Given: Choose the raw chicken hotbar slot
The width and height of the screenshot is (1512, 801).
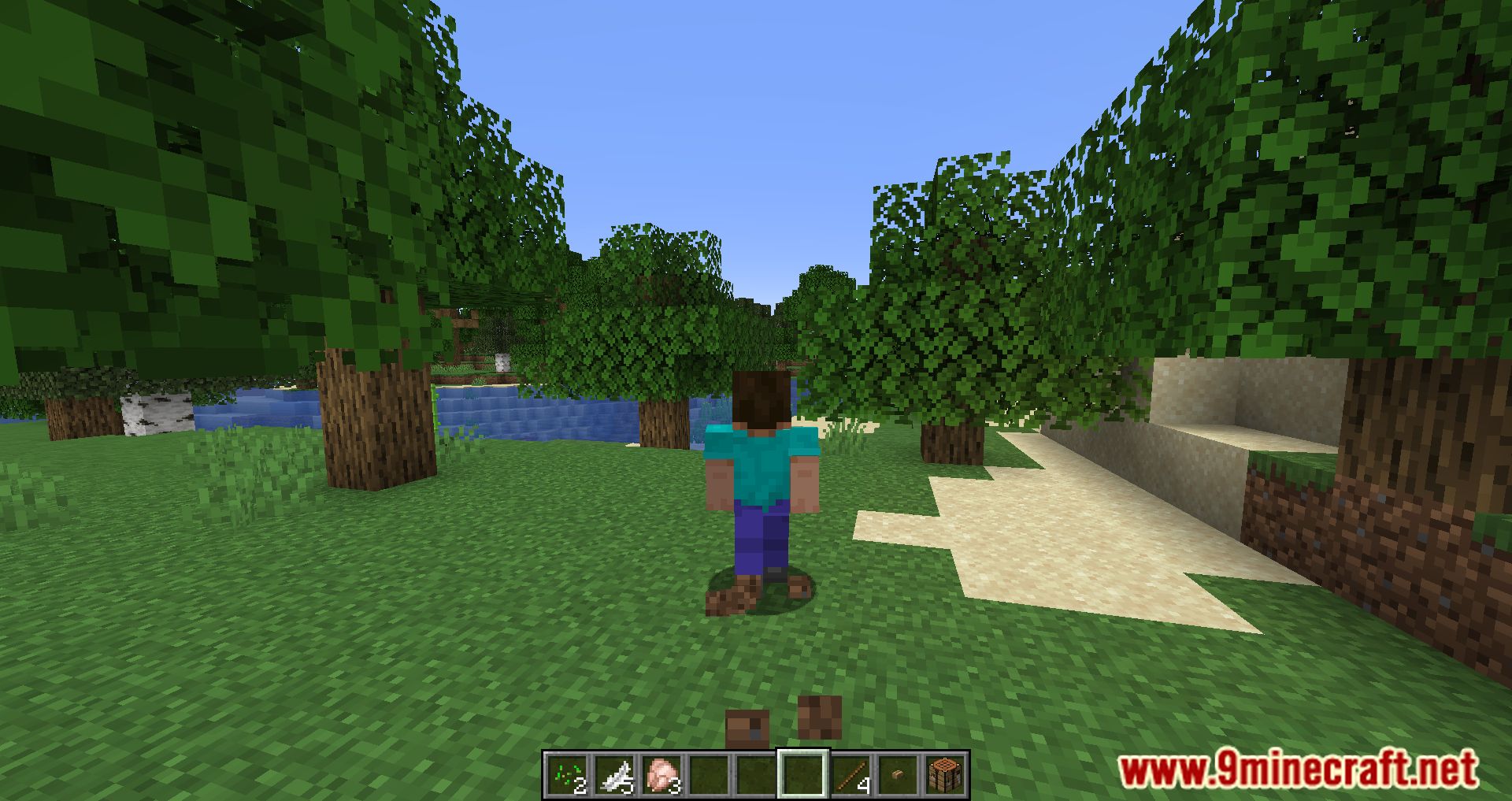Looking at the screenshot, I should point(662,774).
